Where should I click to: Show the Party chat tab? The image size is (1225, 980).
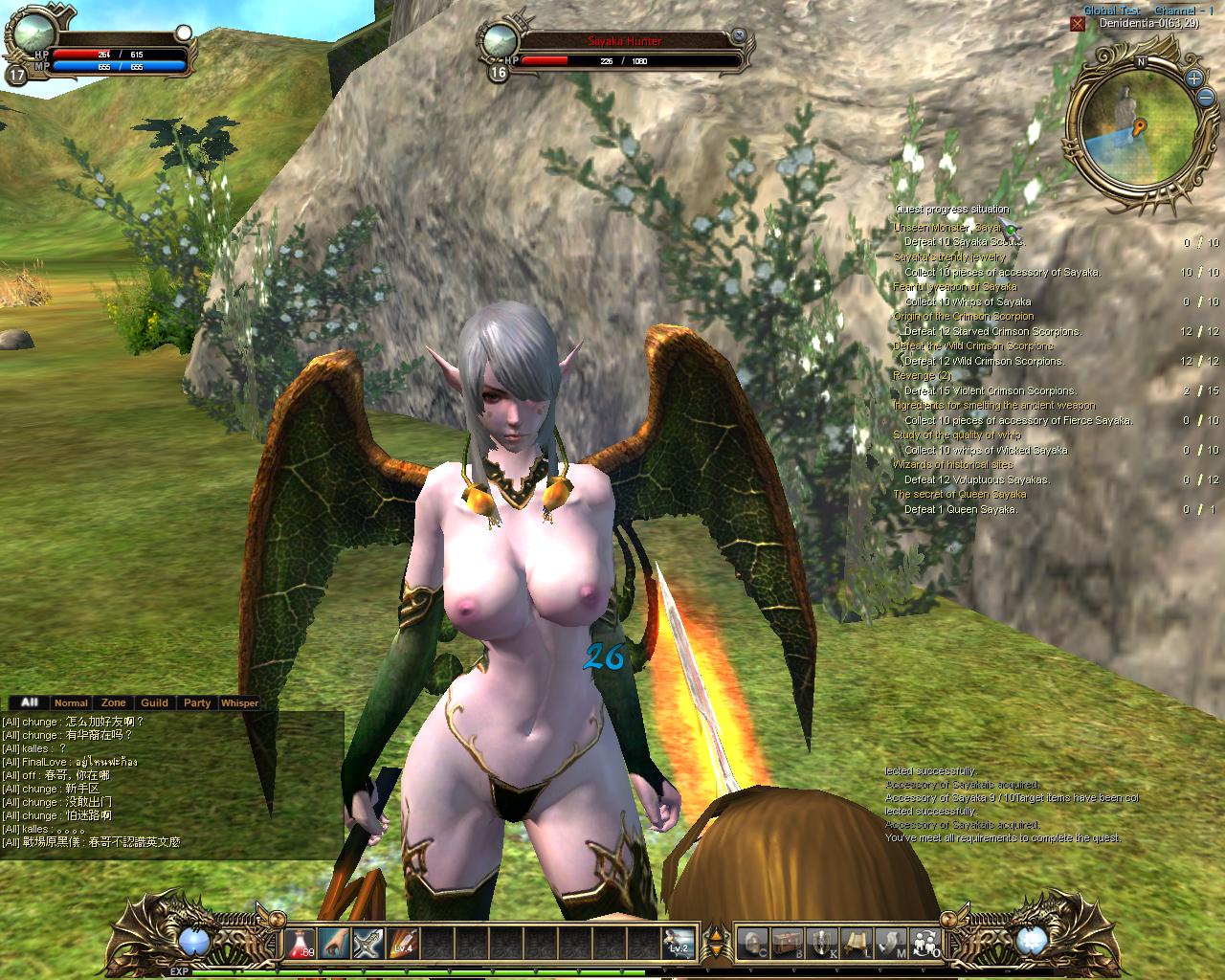pyautogui.click(x=197, y=702)
